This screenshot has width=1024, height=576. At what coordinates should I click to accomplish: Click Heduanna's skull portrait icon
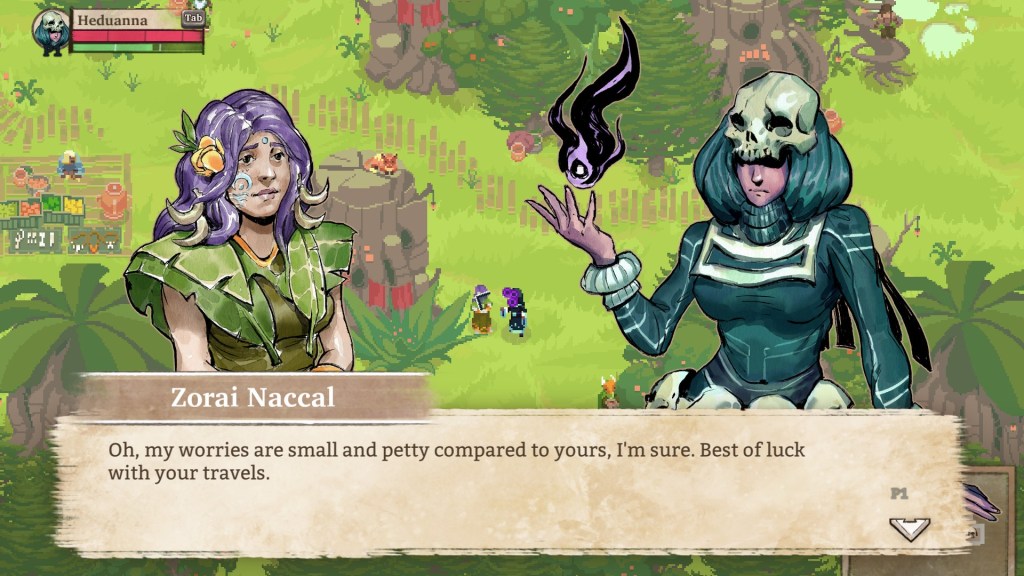[50, 31]
